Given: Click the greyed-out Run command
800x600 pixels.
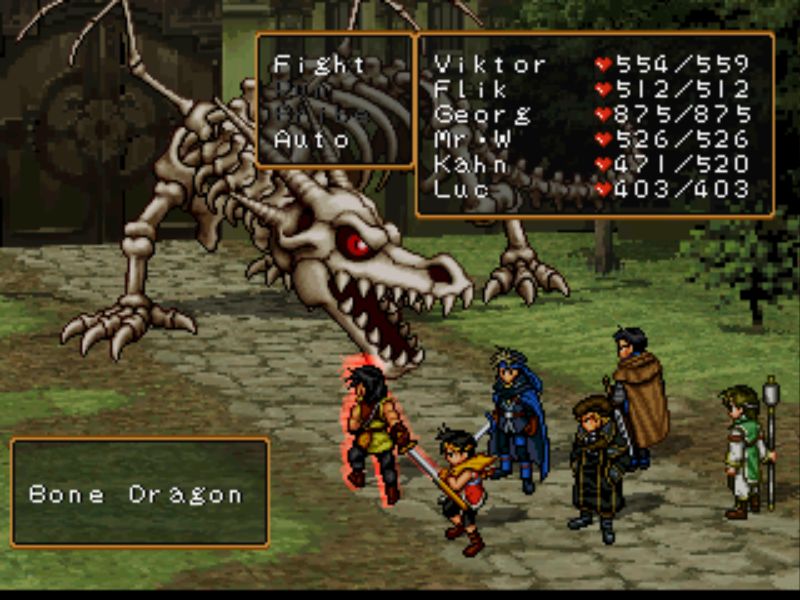Looking at the screenshot, I should coord(305,89).
